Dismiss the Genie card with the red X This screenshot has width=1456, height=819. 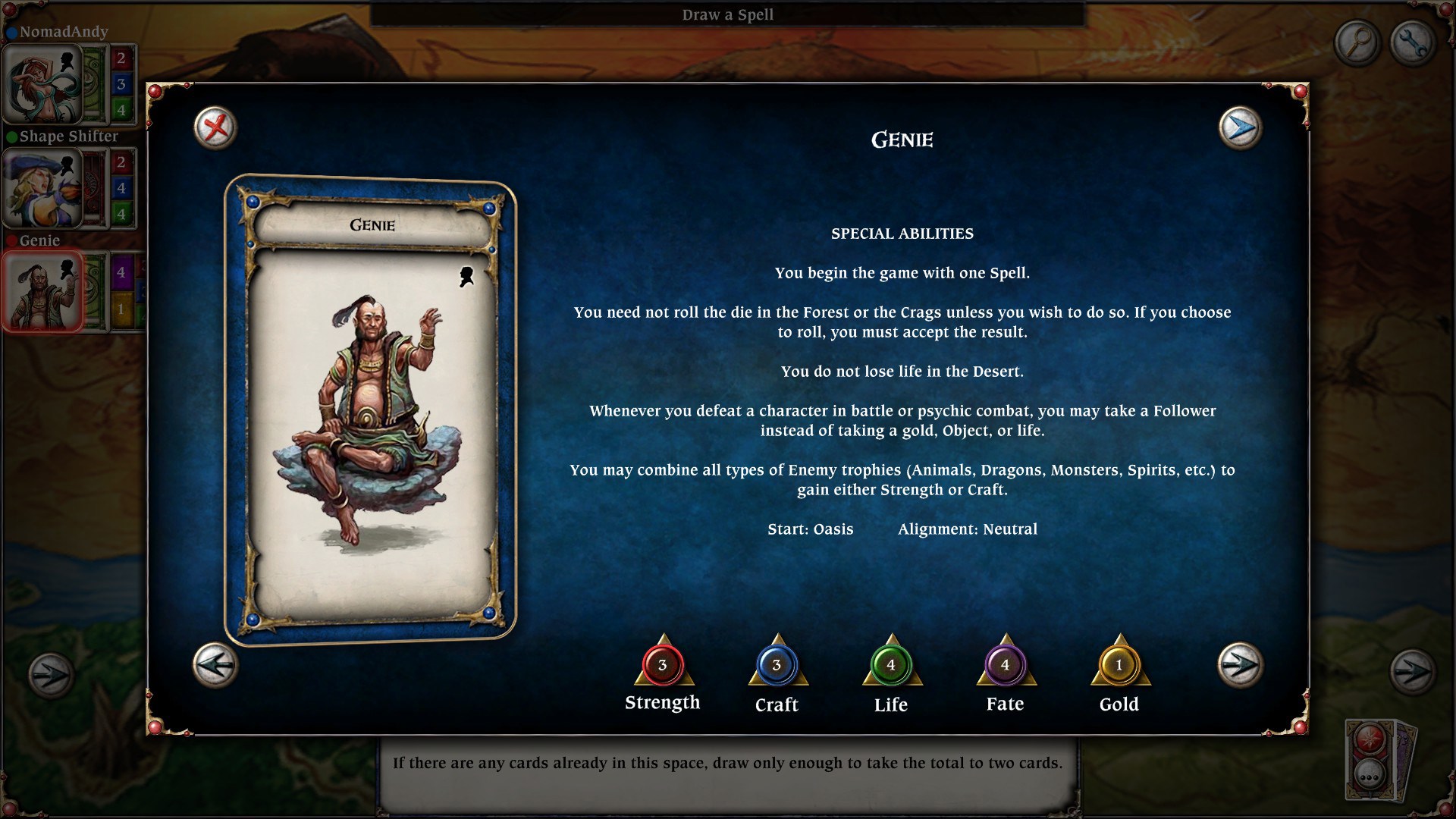tap(213, 127)
